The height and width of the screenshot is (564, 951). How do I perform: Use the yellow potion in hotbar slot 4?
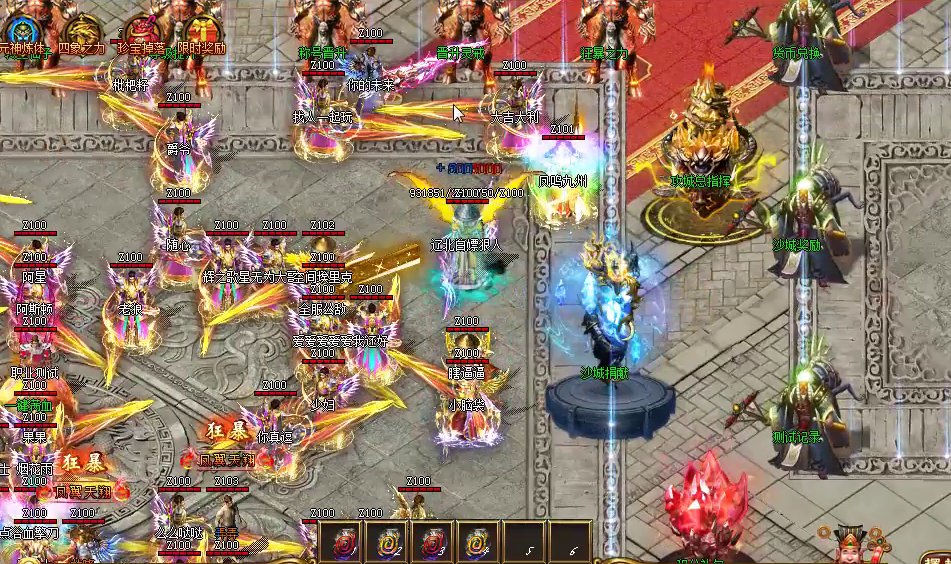point(477,542)
